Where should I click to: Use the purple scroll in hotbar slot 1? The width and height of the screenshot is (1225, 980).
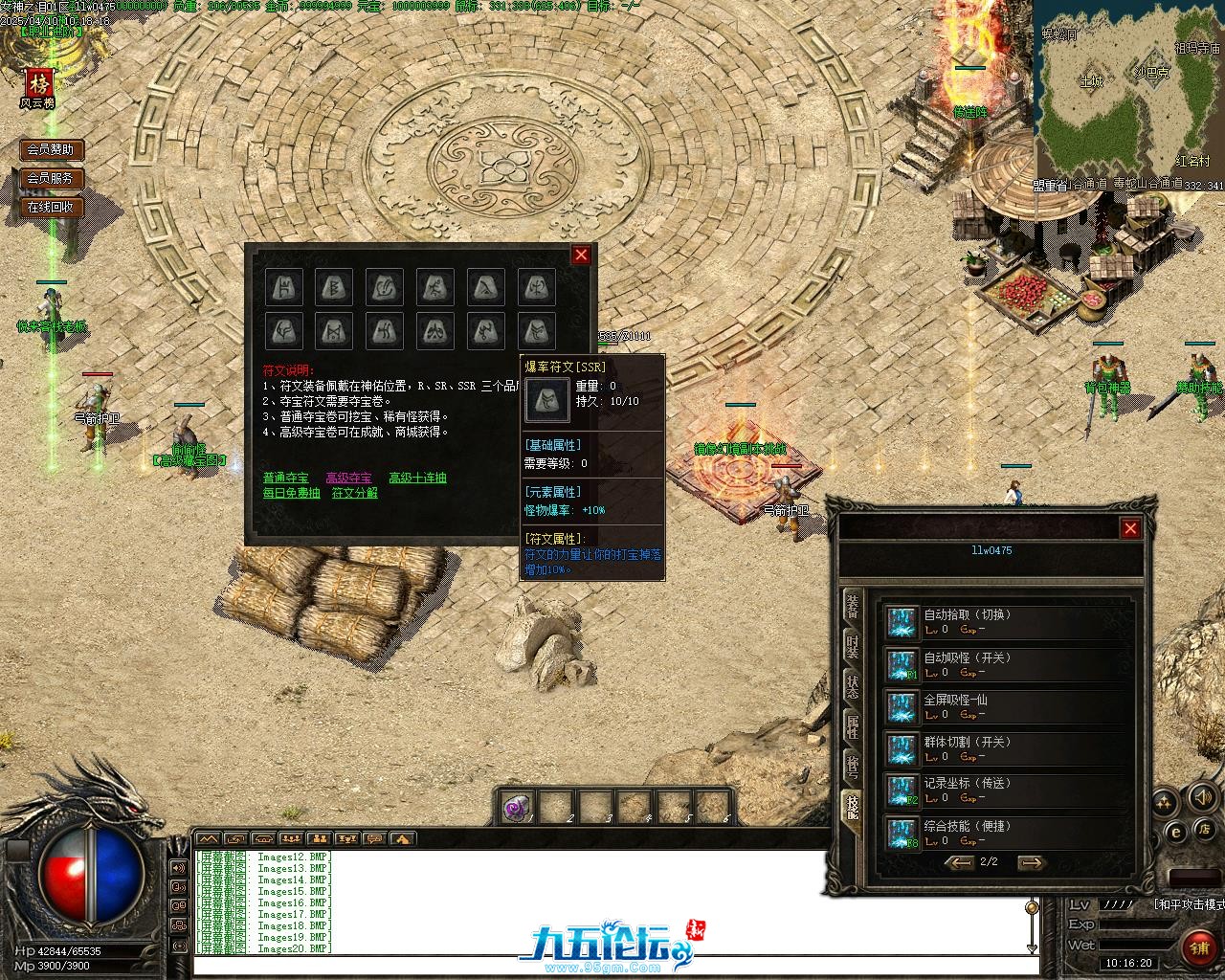516,808
